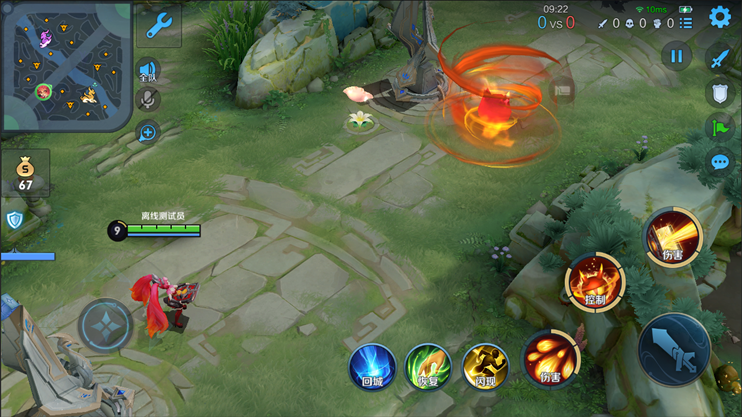Select the blue shield icon near gold
Image resolution: width=742 pixels, height=417 pixels.
click(x=15, y=220)
